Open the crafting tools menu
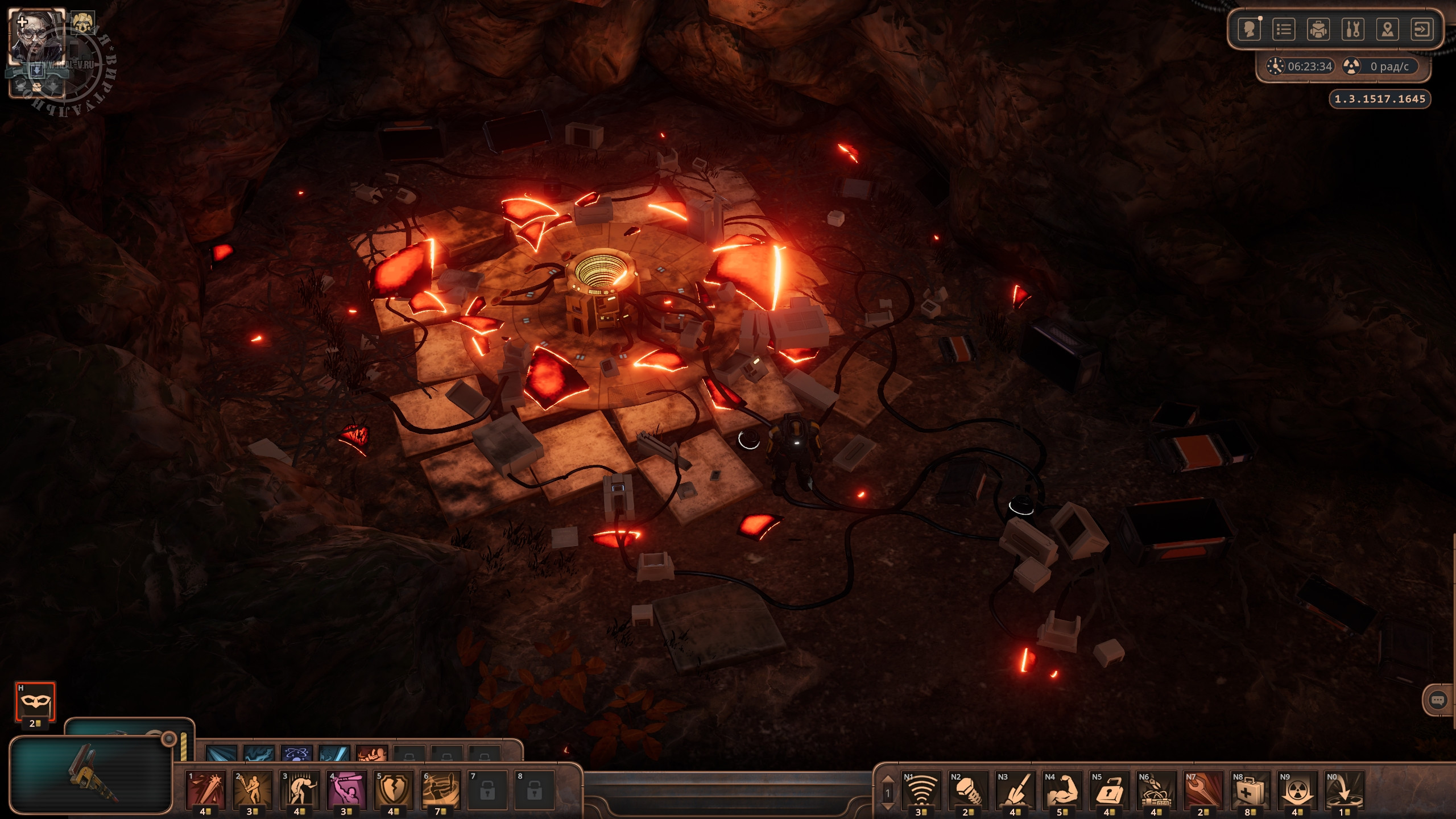 1353,29
